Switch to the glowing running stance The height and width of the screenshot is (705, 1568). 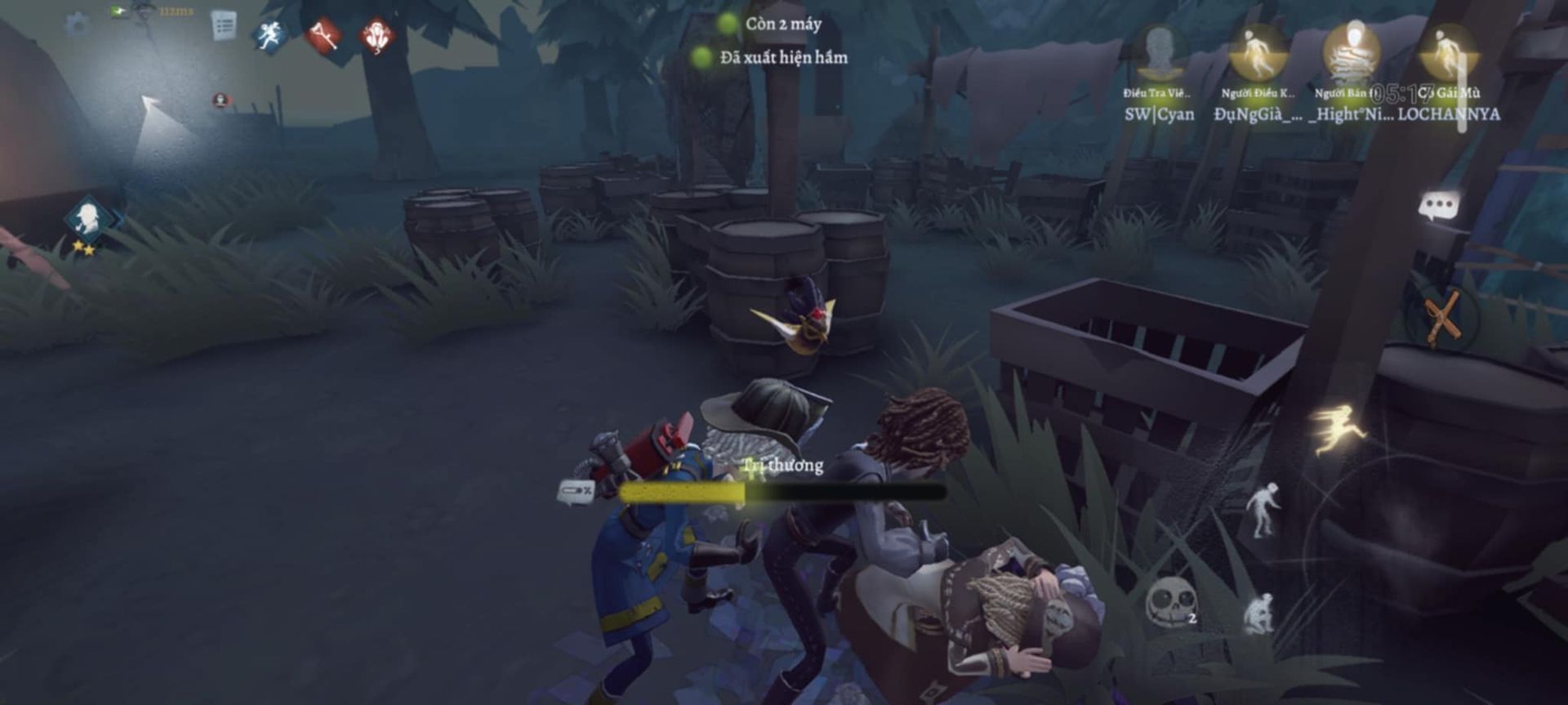1338,426
